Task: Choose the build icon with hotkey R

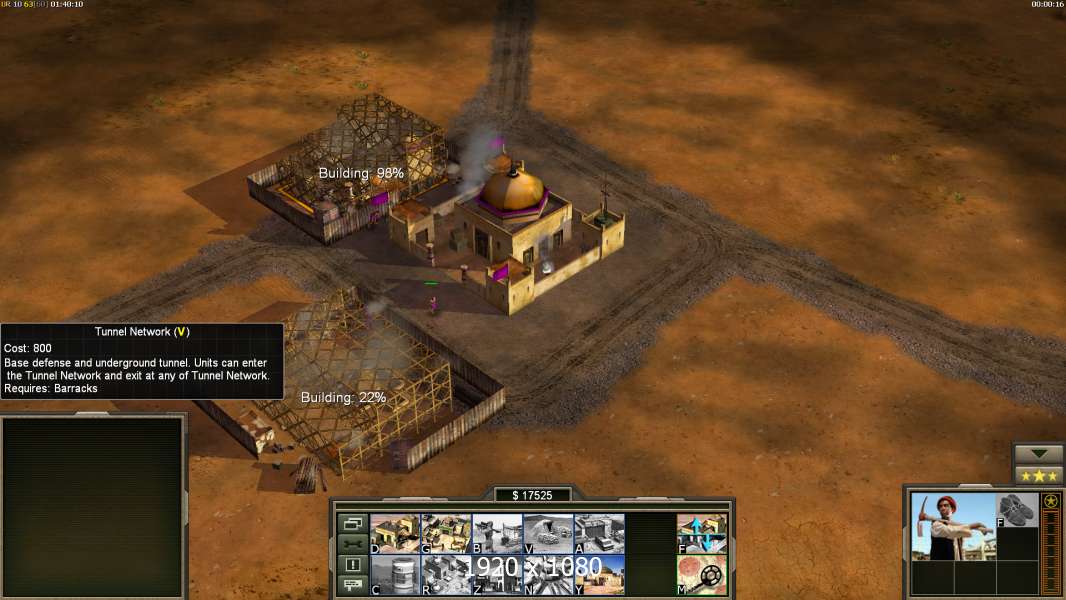Action: (x=446, y=575)
